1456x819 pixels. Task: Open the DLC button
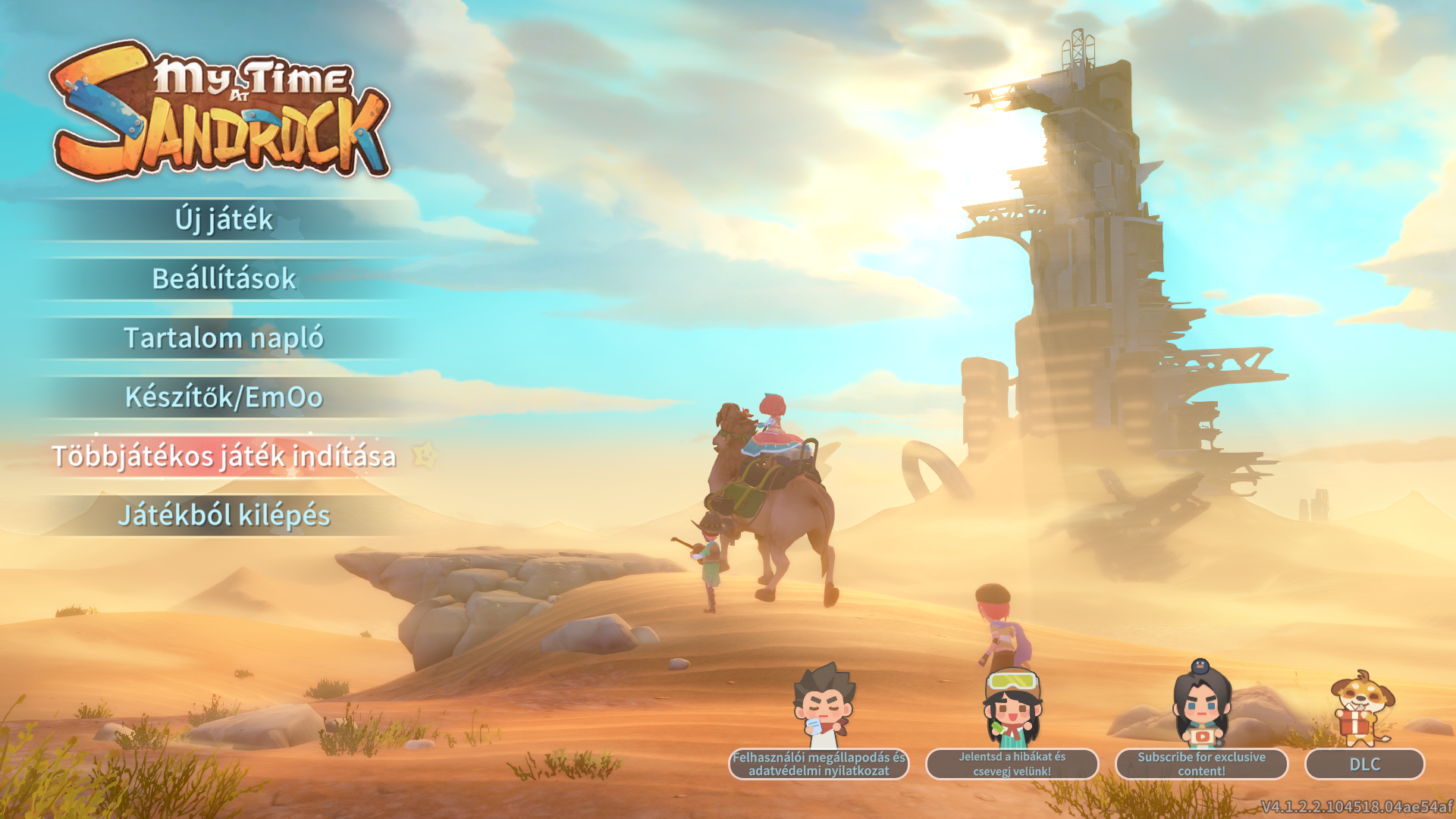pos(1364,764)
